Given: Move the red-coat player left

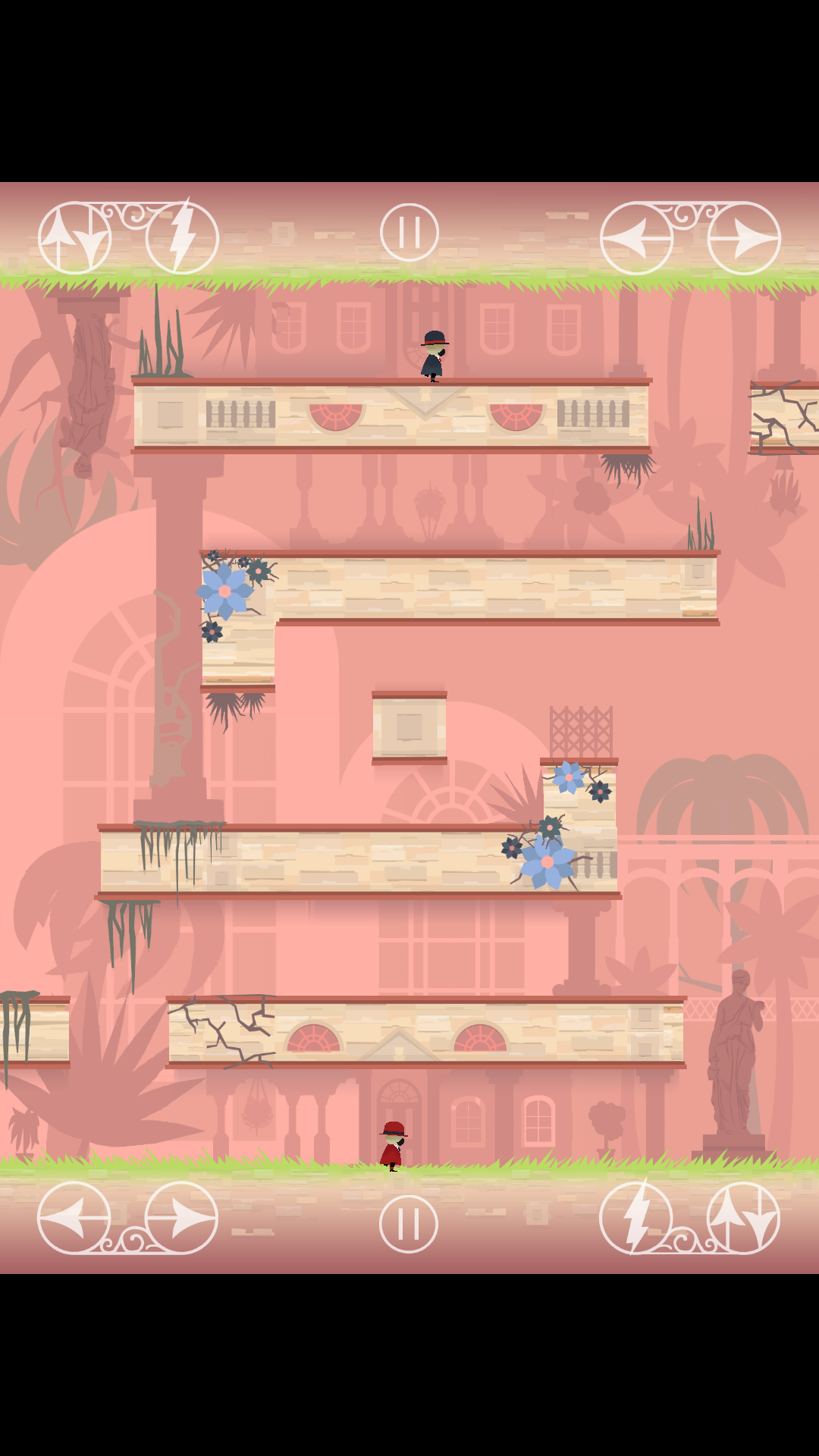Looking at the screenshot, I should [74, 1218].
